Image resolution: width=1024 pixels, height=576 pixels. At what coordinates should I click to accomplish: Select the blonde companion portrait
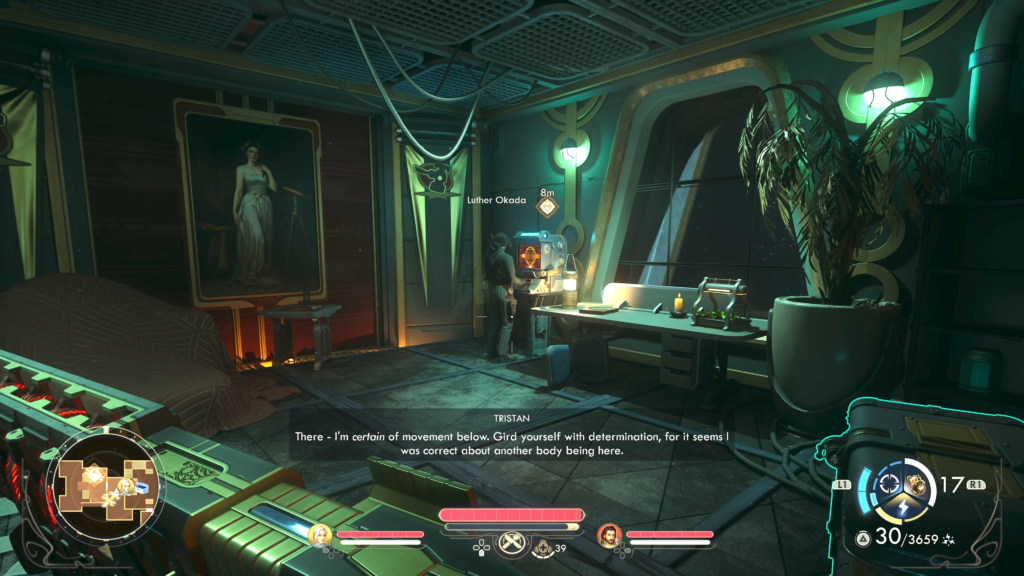click(320, 535)
